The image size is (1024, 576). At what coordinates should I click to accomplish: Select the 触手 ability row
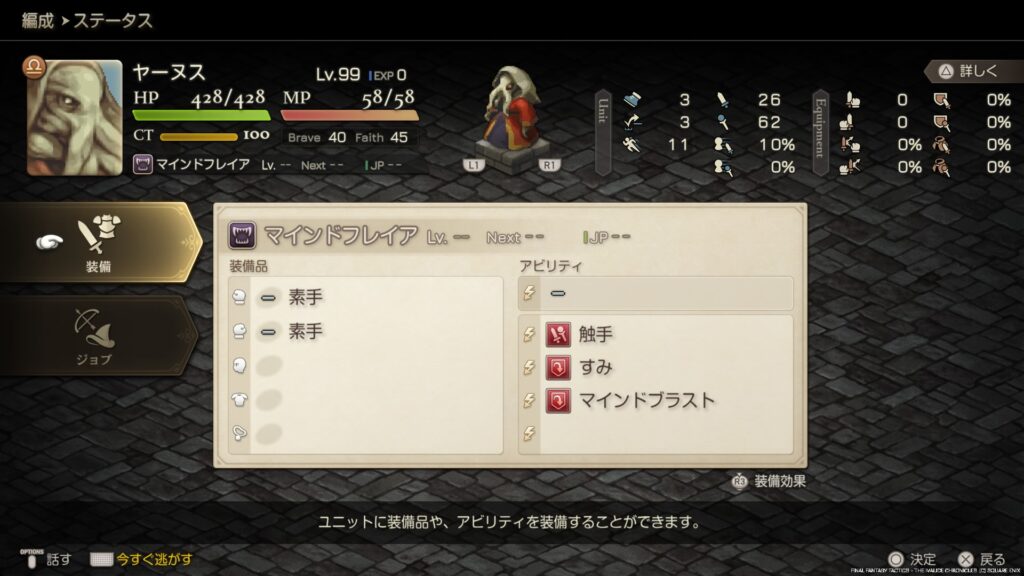(x=655, y=335)
